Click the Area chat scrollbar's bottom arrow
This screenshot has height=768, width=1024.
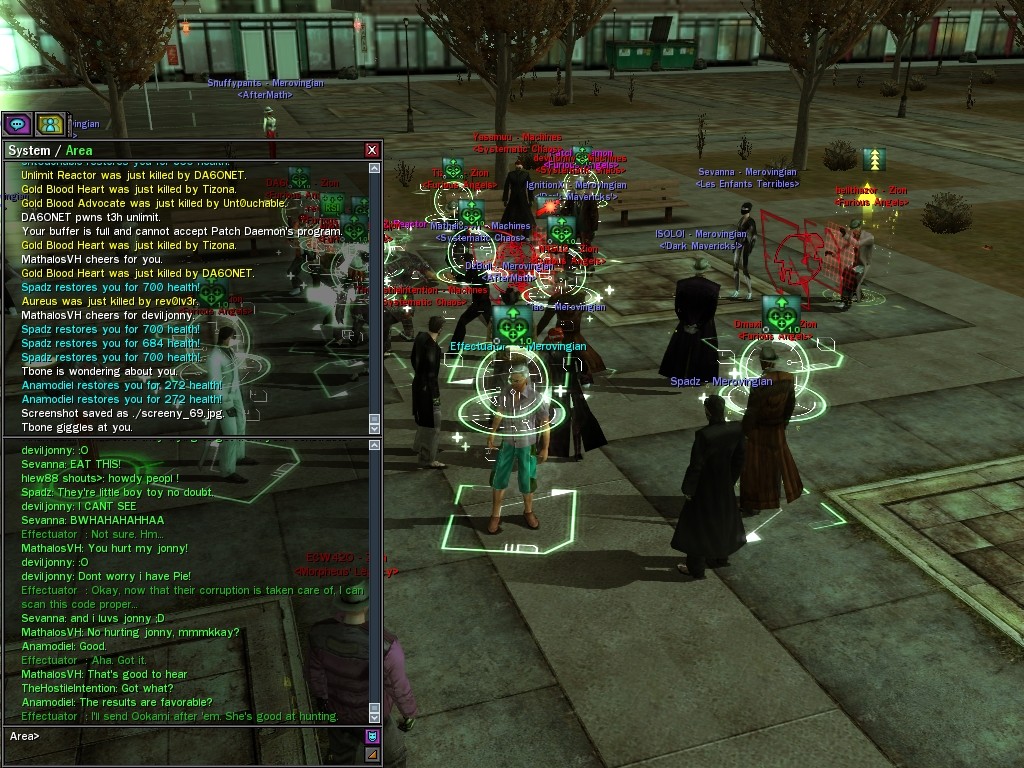click(375, 716)
